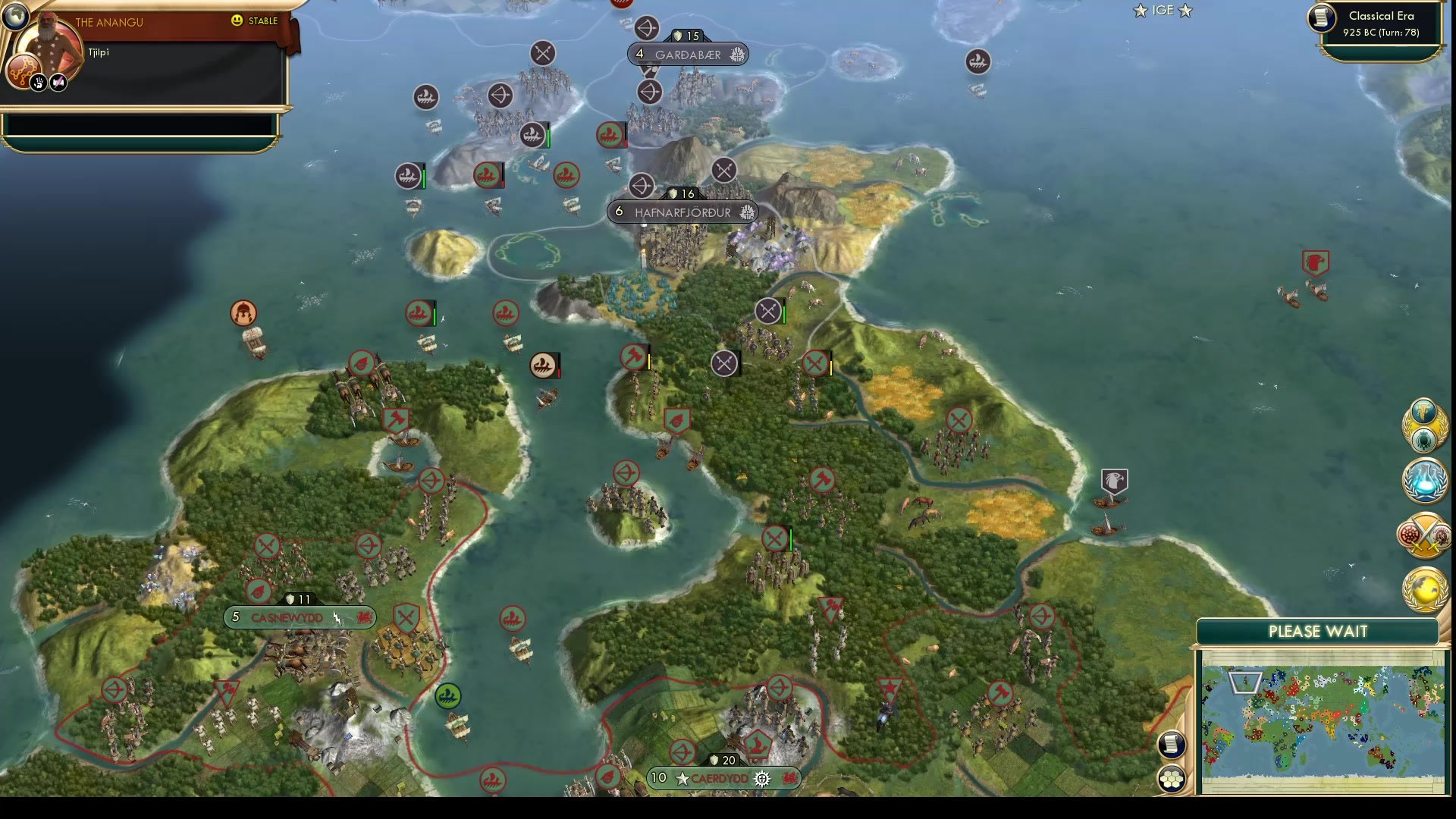This screenshot has width=1456, height=819.
Task: Click the muted-horn toggle beside Tjilpi's portrait
Action: point(58,81)
